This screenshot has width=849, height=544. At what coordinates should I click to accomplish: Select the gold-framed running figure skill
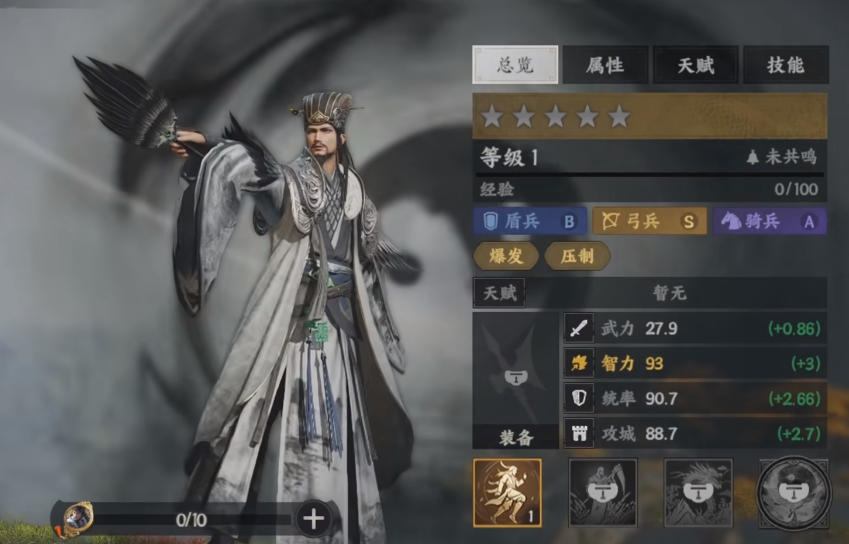tap(507, 493)
